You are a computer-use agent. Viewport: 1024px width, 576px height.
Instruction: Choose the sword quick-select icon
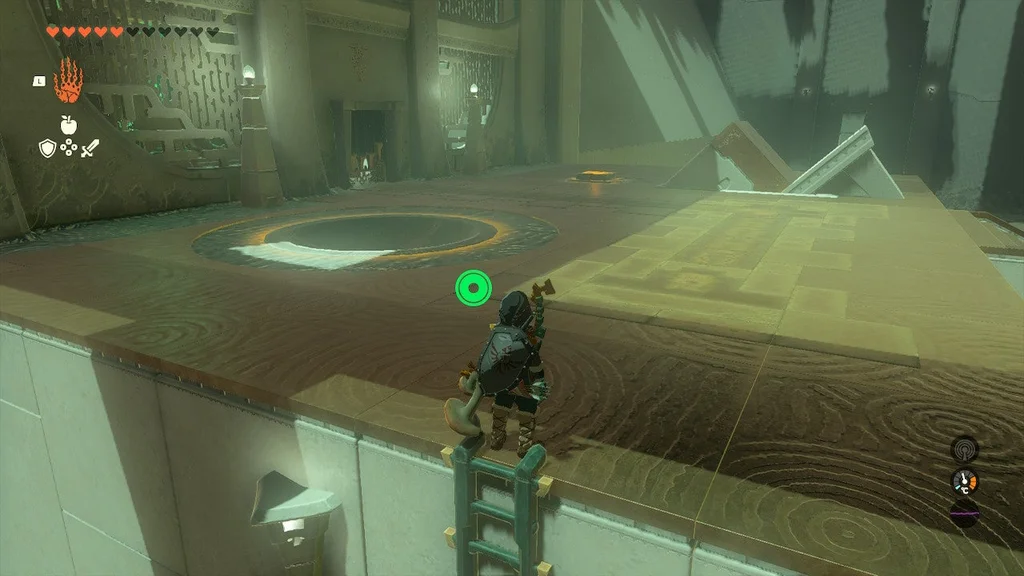click(90, 148)
